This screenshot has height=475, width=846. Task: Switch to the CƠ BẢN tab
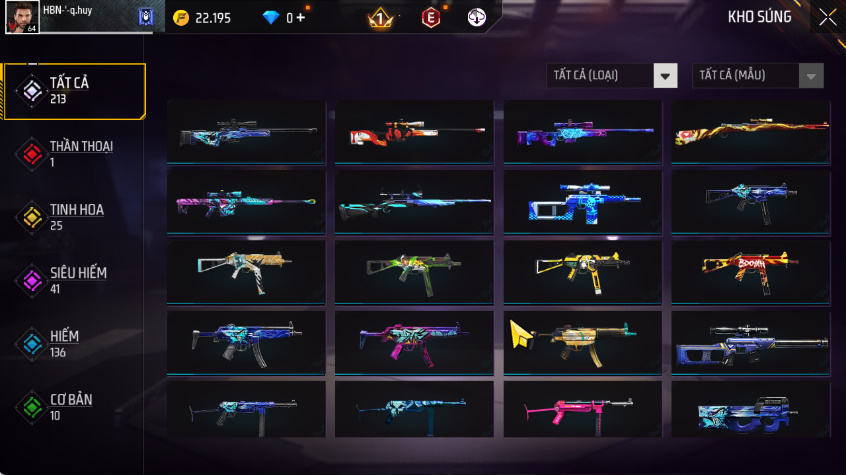point(74,406)
